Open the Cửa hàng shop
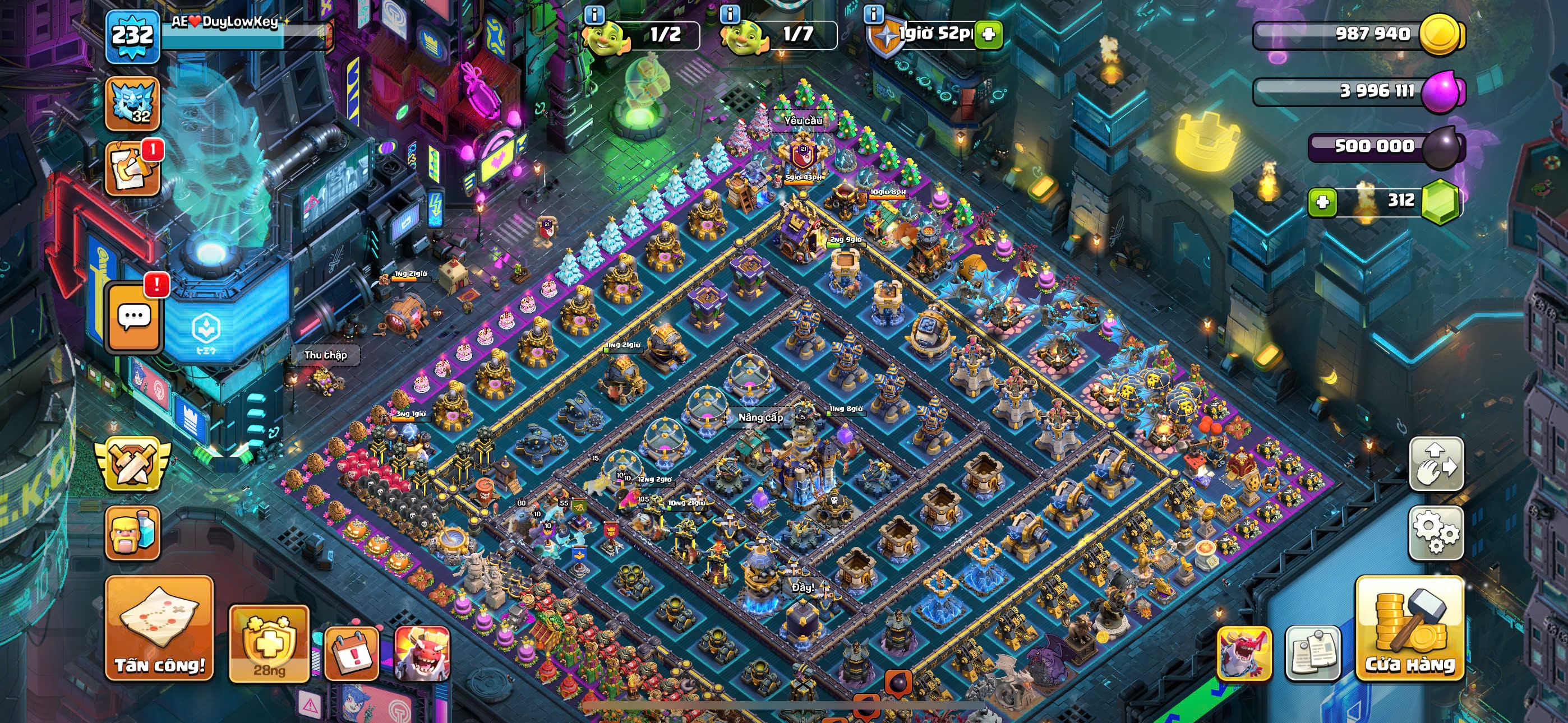 pyautogui.click(x=1409, y=628)
